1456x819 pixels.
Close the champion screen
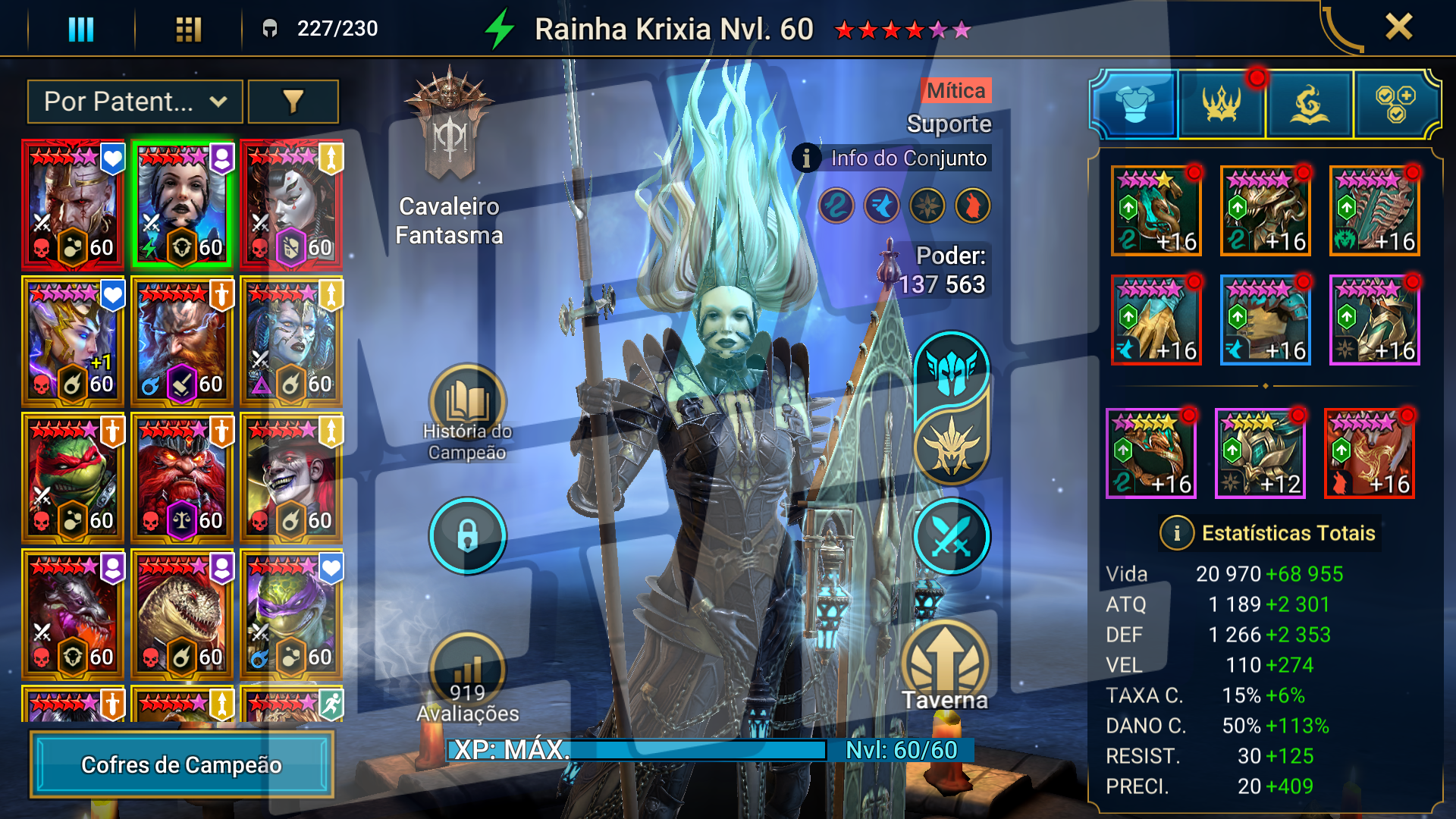(1398, 27)
